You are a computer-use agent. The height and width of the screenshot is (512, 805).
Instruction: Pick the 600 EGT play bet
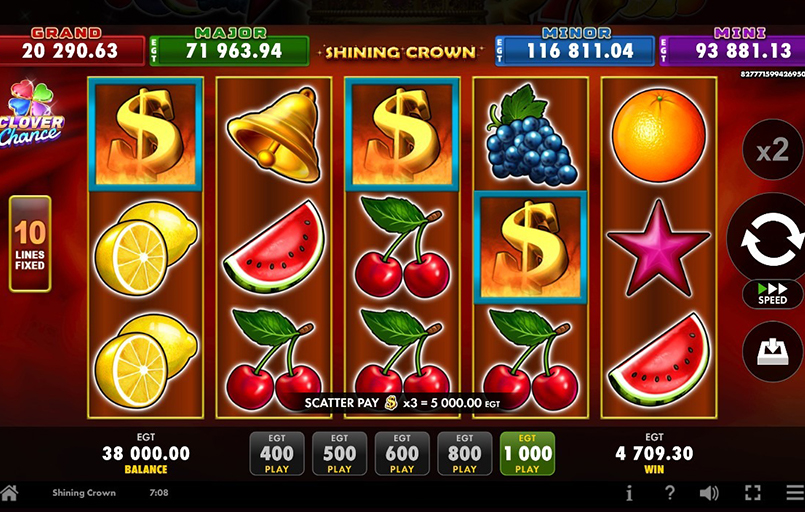[402, 453]
